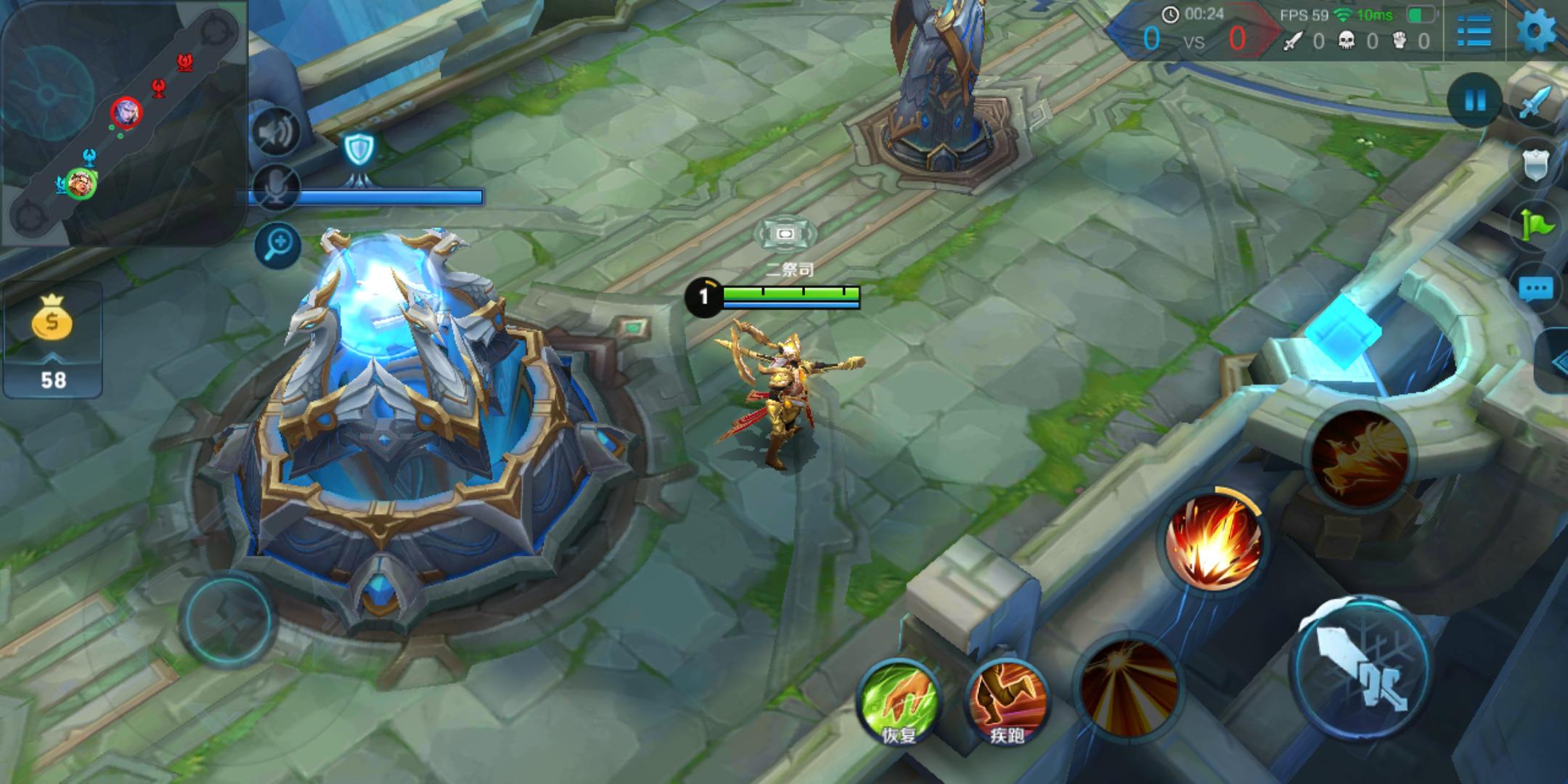
Task: Toggle the speaker sound button
Action: [277, 133]
